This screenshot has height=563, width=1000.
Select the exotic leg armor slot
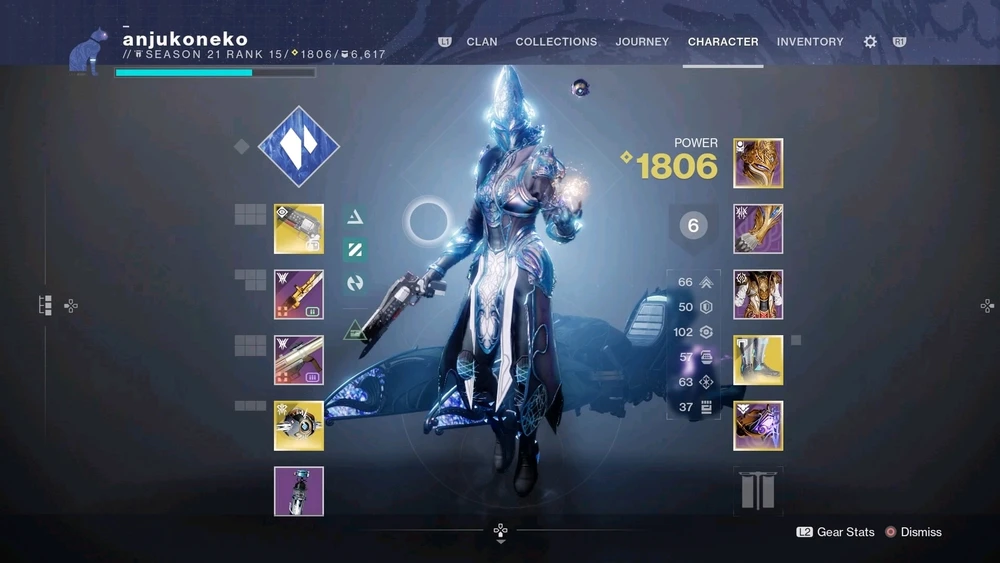point(758,360)
